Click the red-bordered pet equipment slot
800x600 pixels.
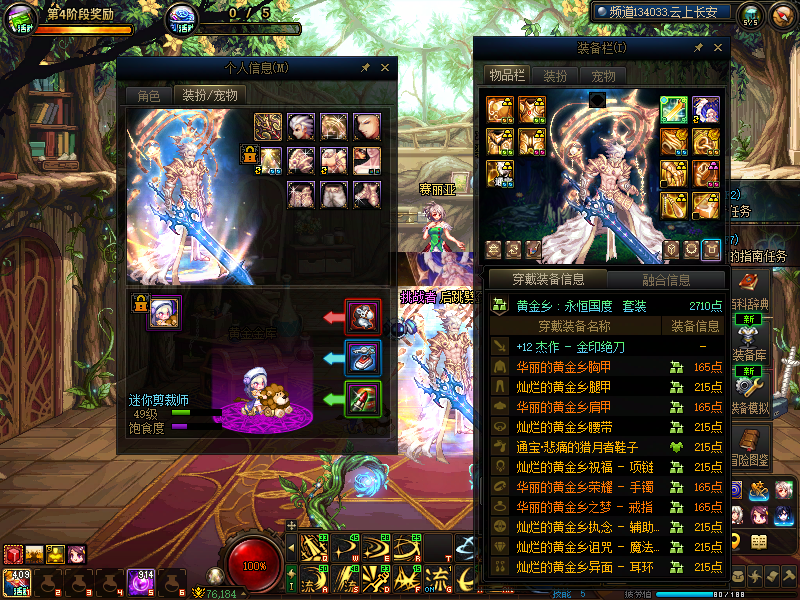pos(362,317)
